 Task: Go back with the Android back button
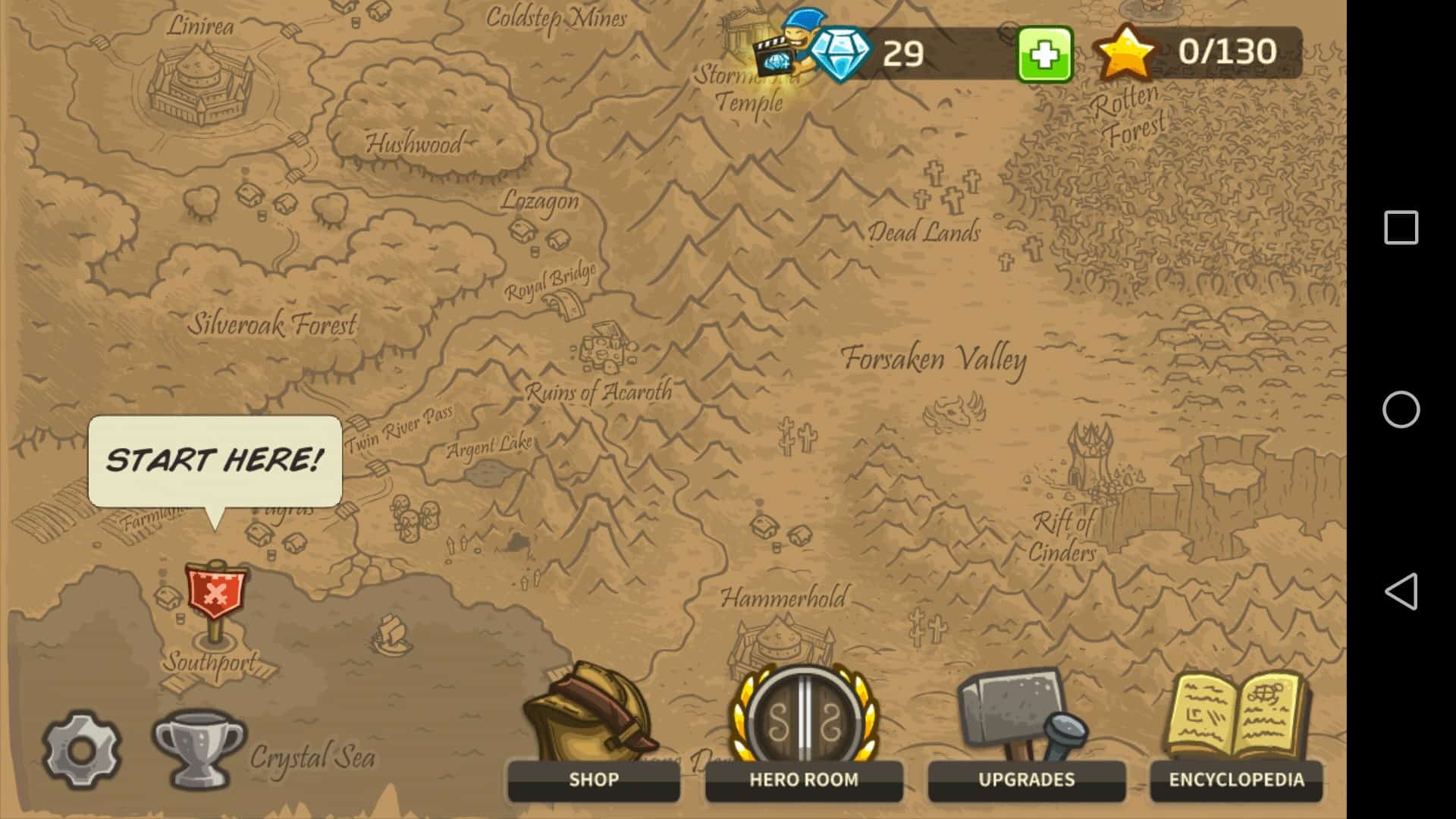(1401, 591)
